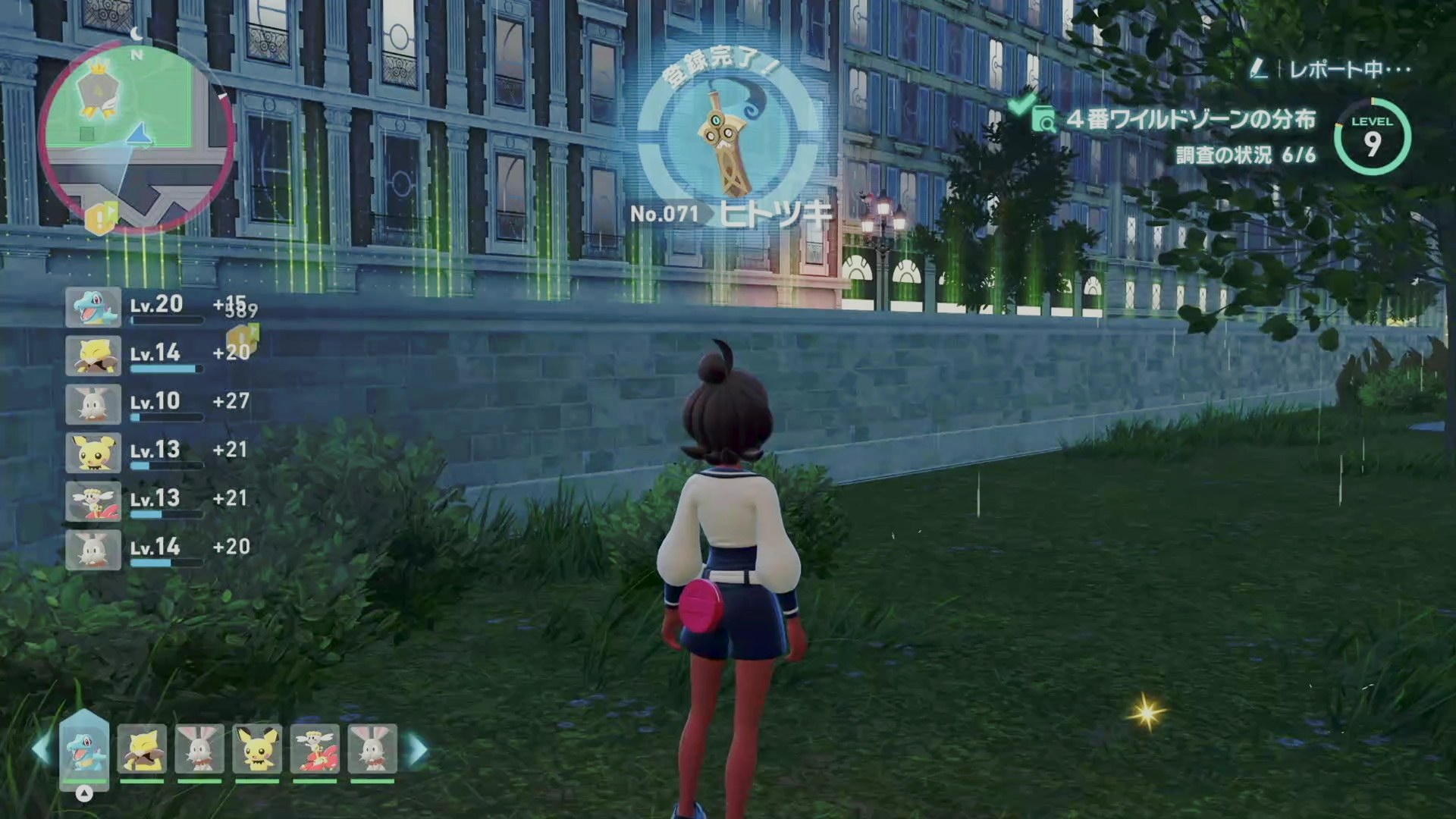Image resolution: width=1456 pixels, height=819 pixels.
Task: Click the LEVEL 9 ring indicator
Action: click(x=1372, y=138)
